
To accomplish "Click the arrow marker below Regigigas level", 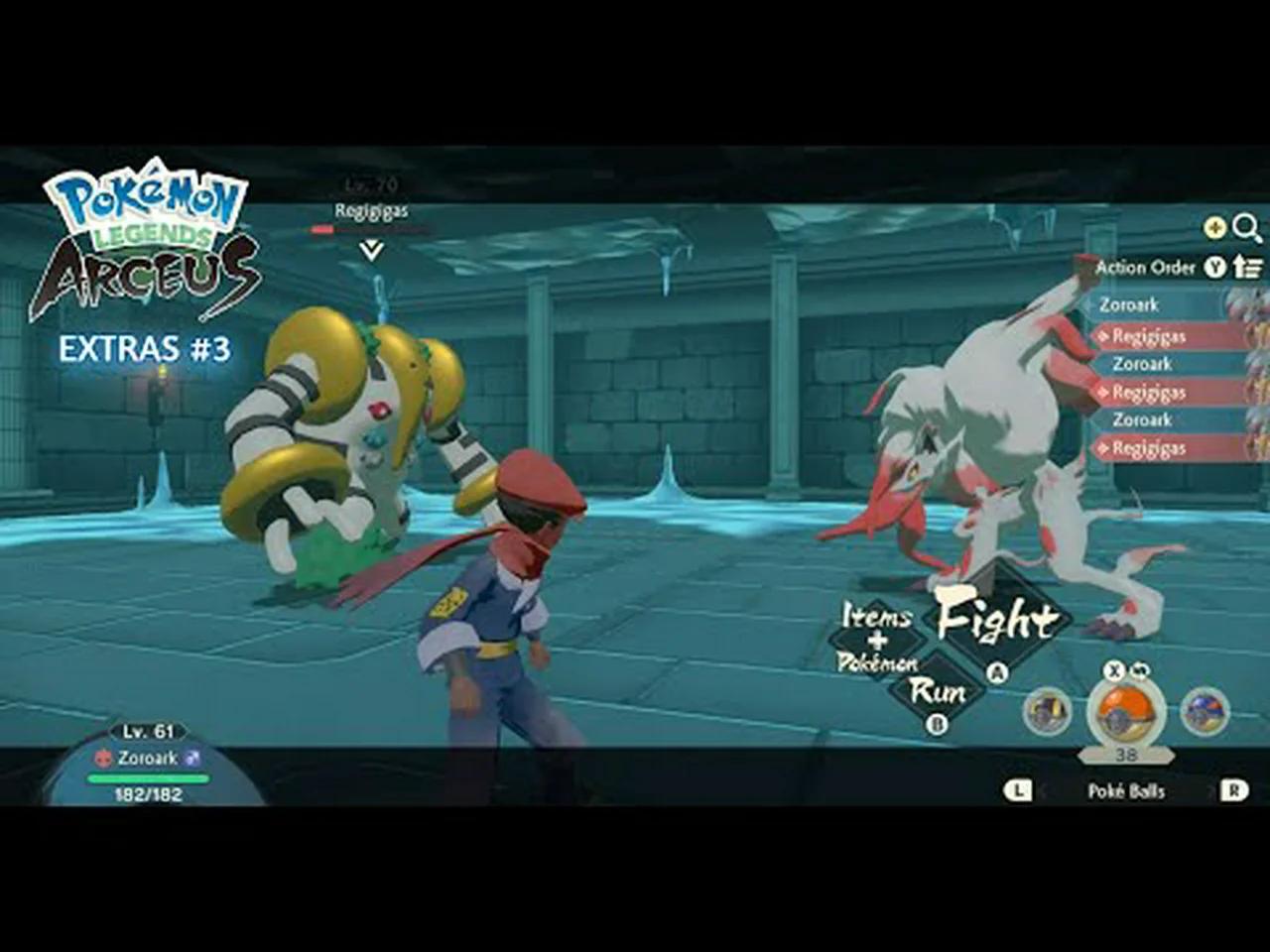I will tap(368, 248).
